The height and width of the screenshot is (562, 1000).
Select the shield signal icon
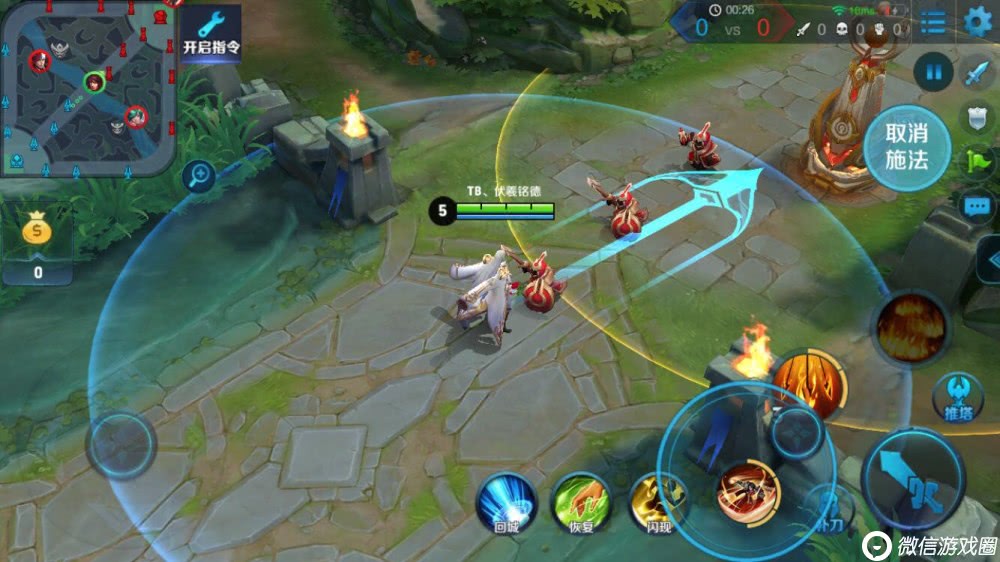[976, 117]
